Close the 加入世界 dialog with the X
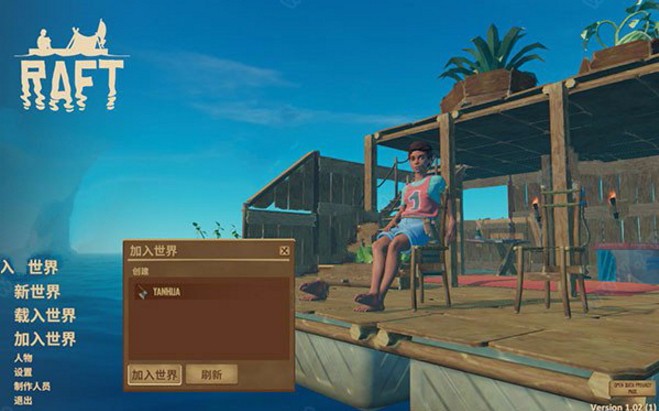The width and height of the screenshot is (659, 411). [x=284, y=251]
